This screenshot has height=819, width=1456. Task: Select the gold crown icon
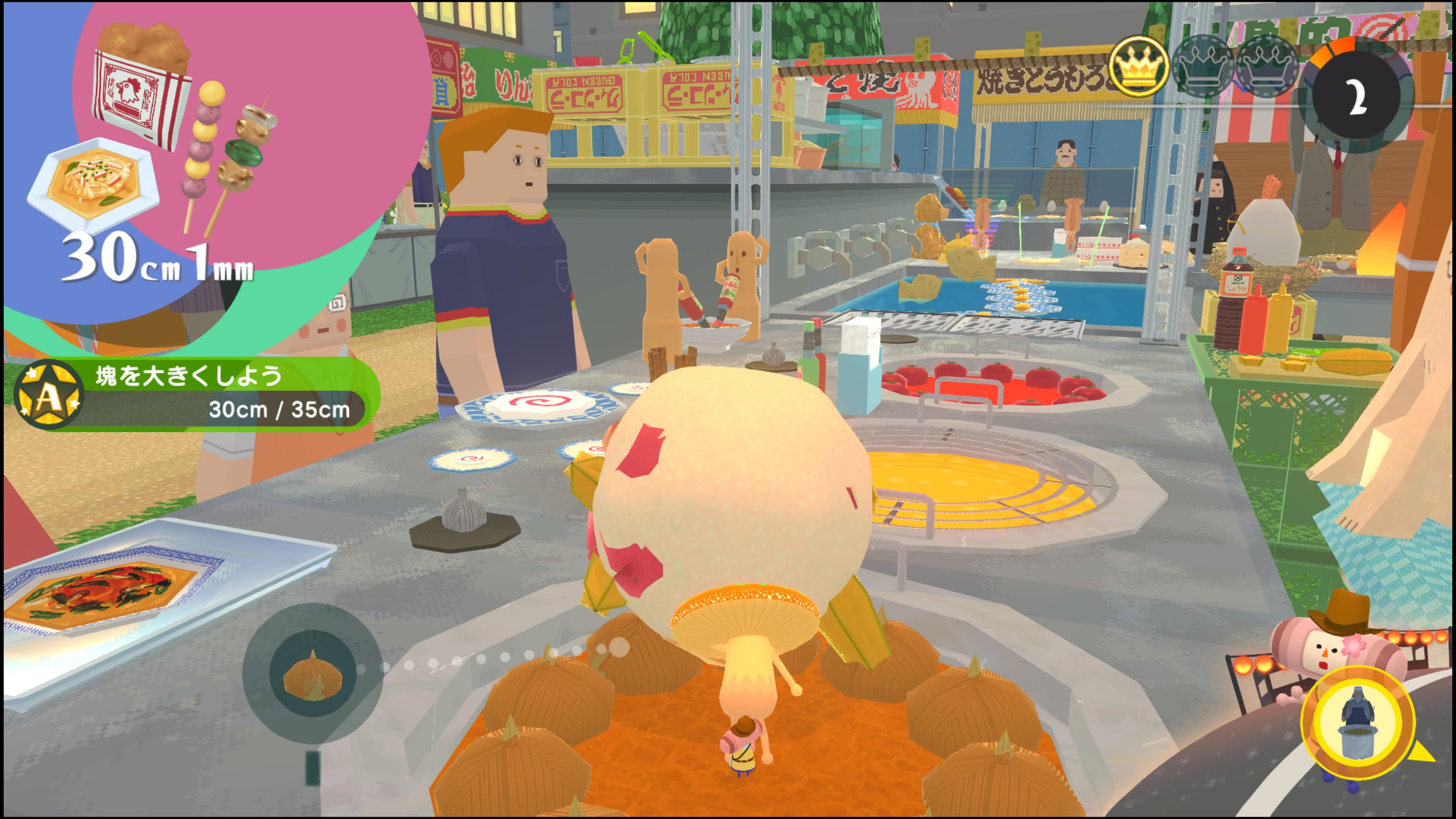pos(1138,67)
